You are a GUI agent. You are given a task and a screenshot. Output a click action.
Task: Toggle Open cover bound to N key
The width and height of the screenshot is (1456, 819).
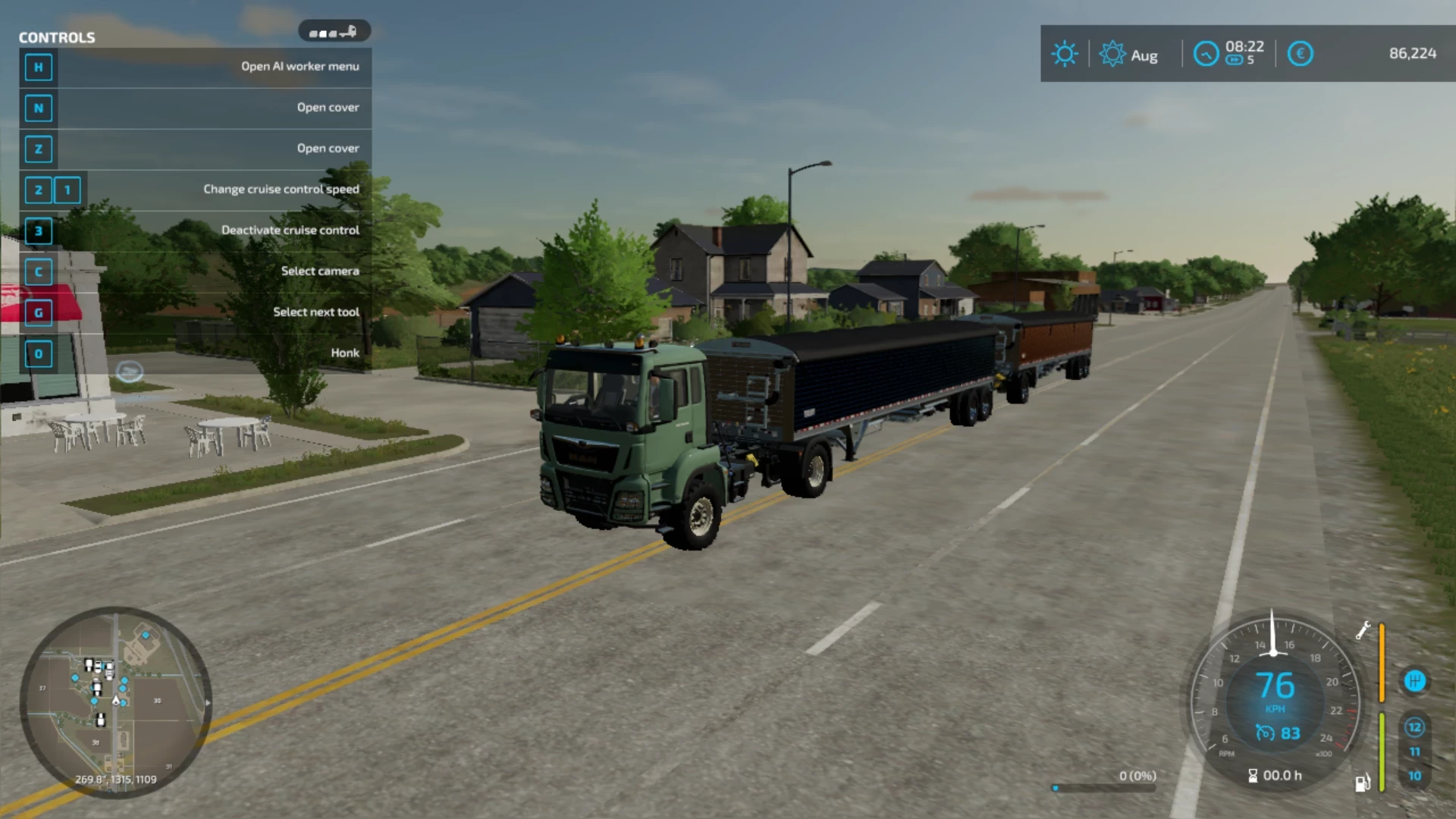click(328, 107)
